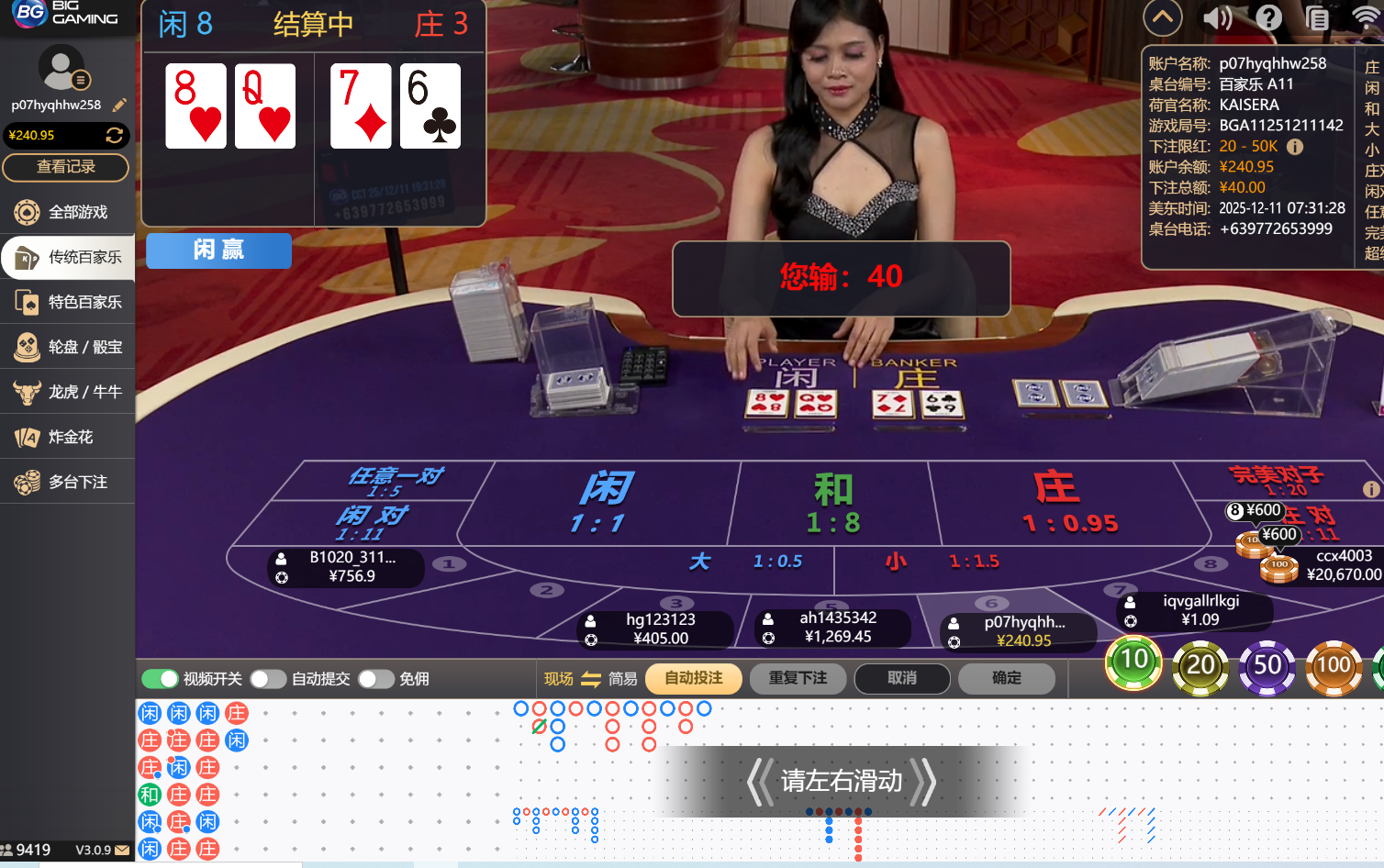Open 查看记录 to view history
1384x868 pixels.
[x=65, y=168]
